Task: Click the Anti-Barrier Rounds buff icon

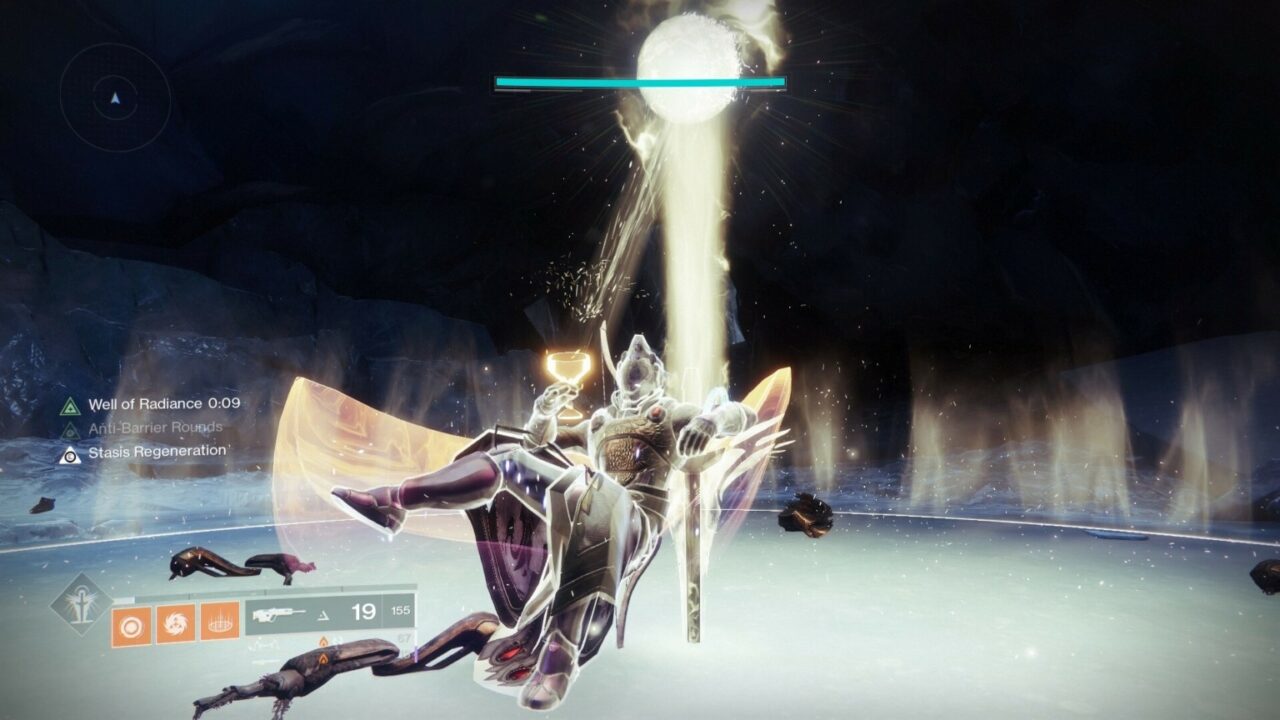Action: pyautogui.click(x=69, y=430)
